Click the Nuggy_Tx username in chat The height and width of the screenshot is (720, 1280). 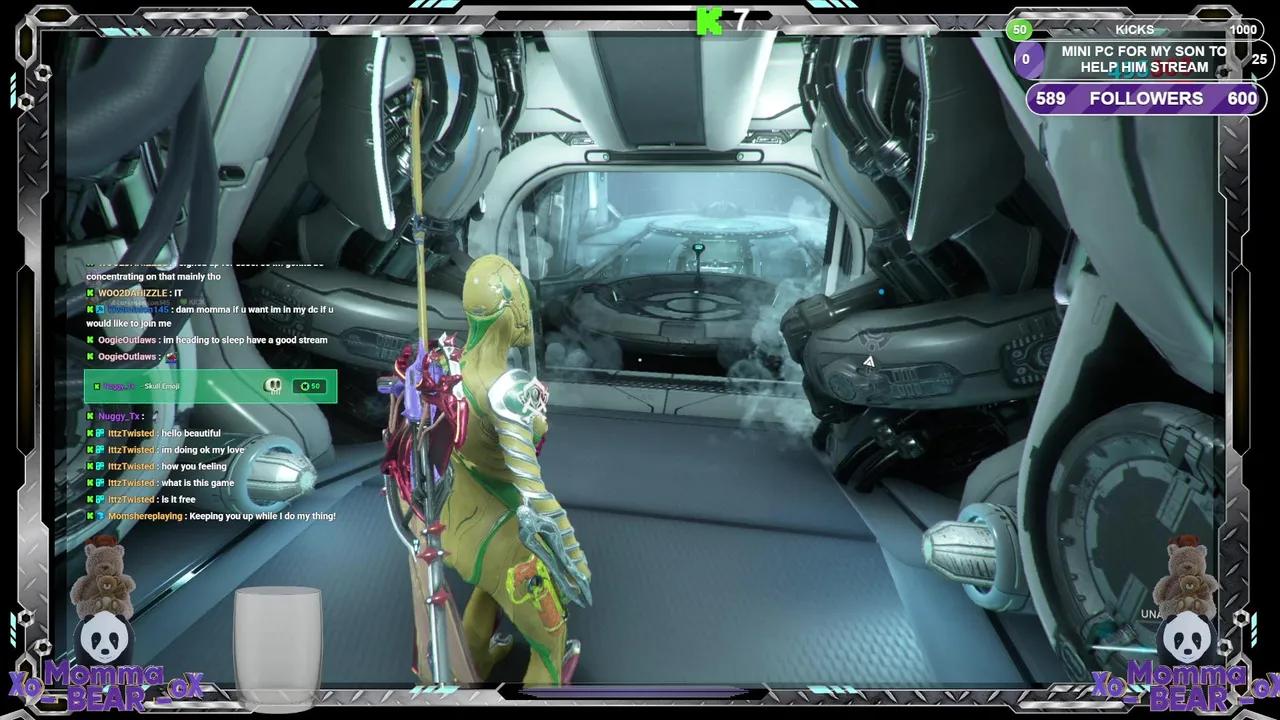tap(117, 416)
